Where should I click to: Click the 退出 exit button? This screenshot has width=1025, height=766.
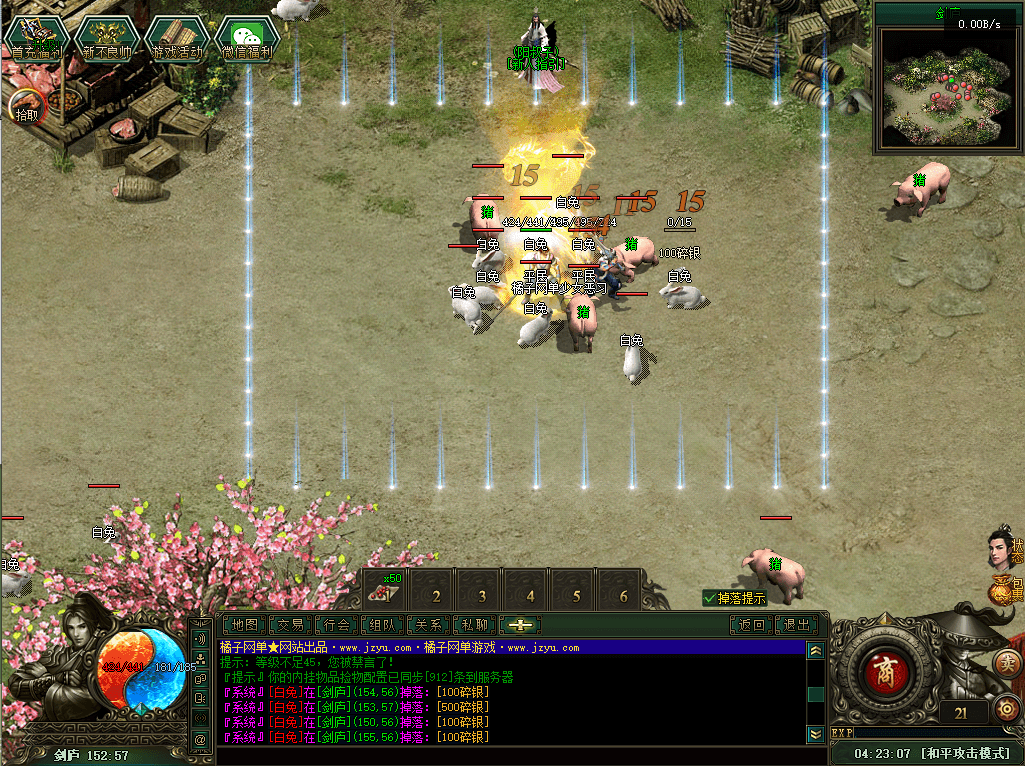click(797, 625)
